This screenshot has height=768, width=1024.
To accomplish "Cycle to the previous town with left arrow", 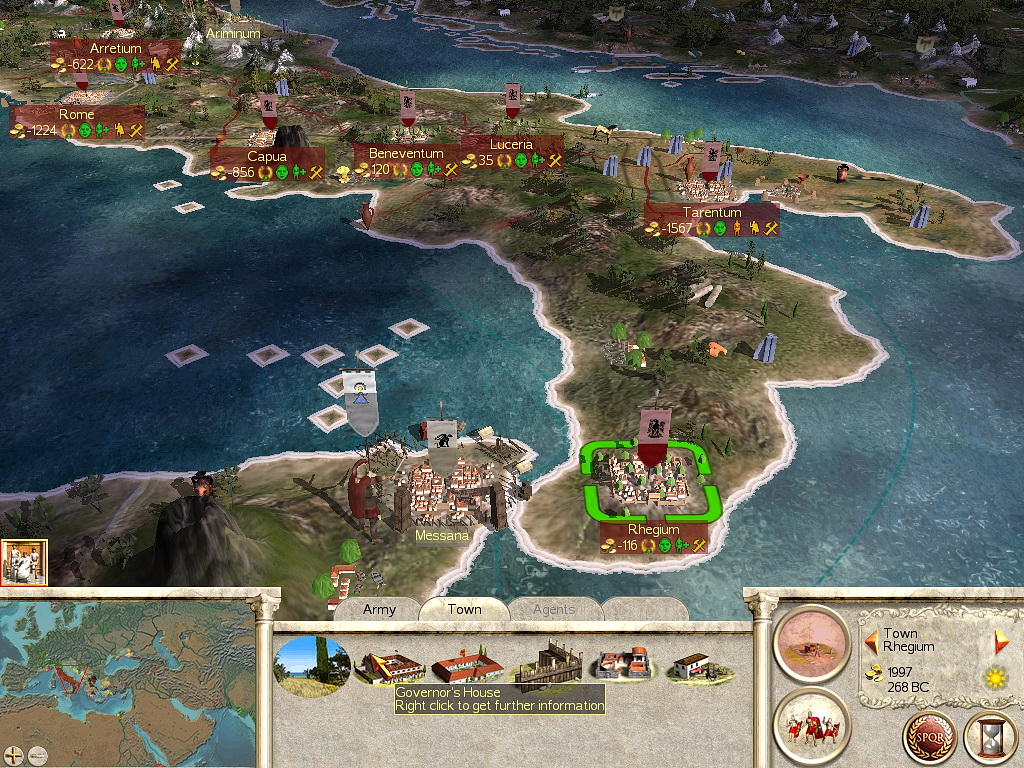I will (871, 640).
